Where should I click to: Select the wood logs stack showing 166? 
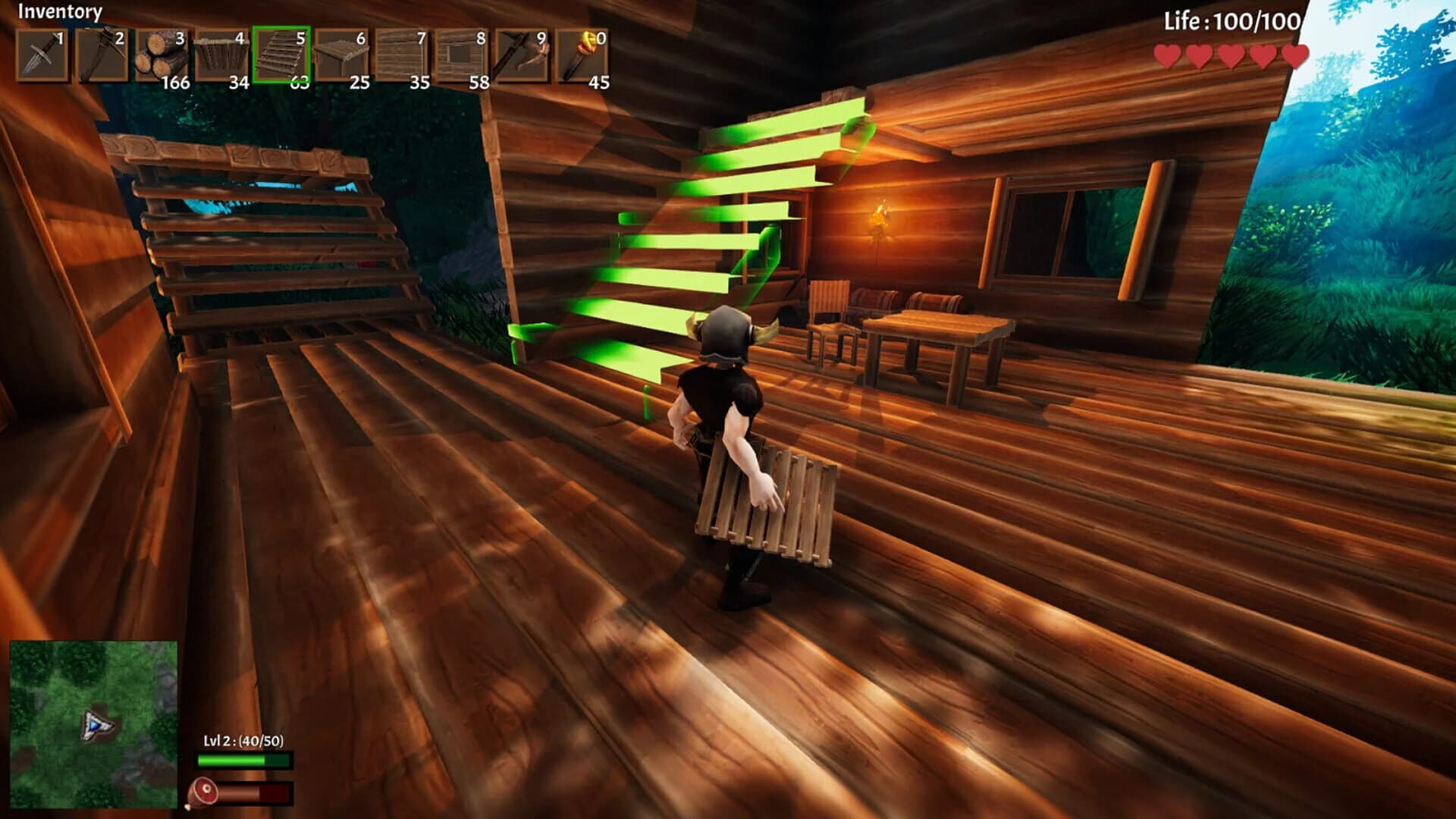coord(163,53)
